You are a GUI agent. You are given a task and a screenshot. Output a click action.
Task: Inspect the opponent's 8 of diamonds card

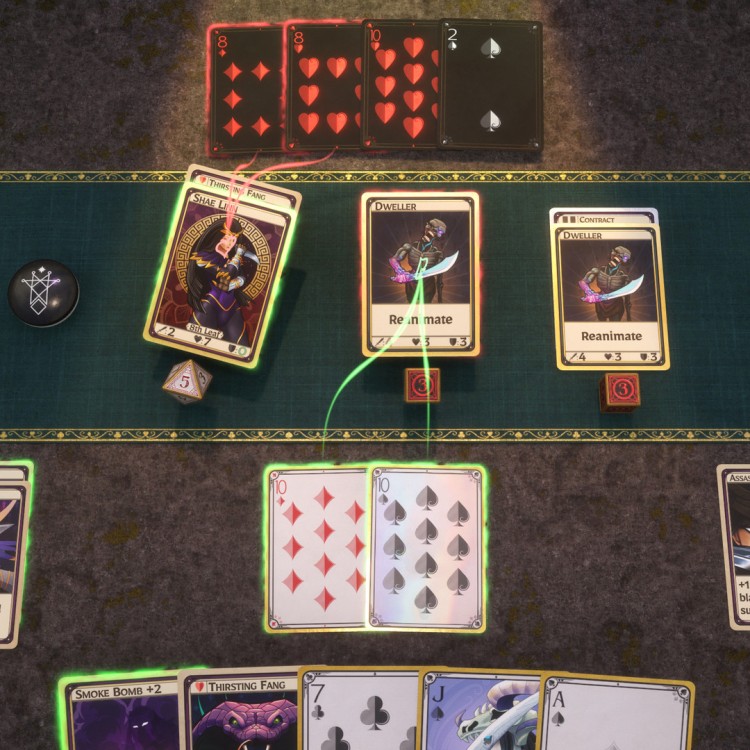pyautogui.click(x=246, y=90)
